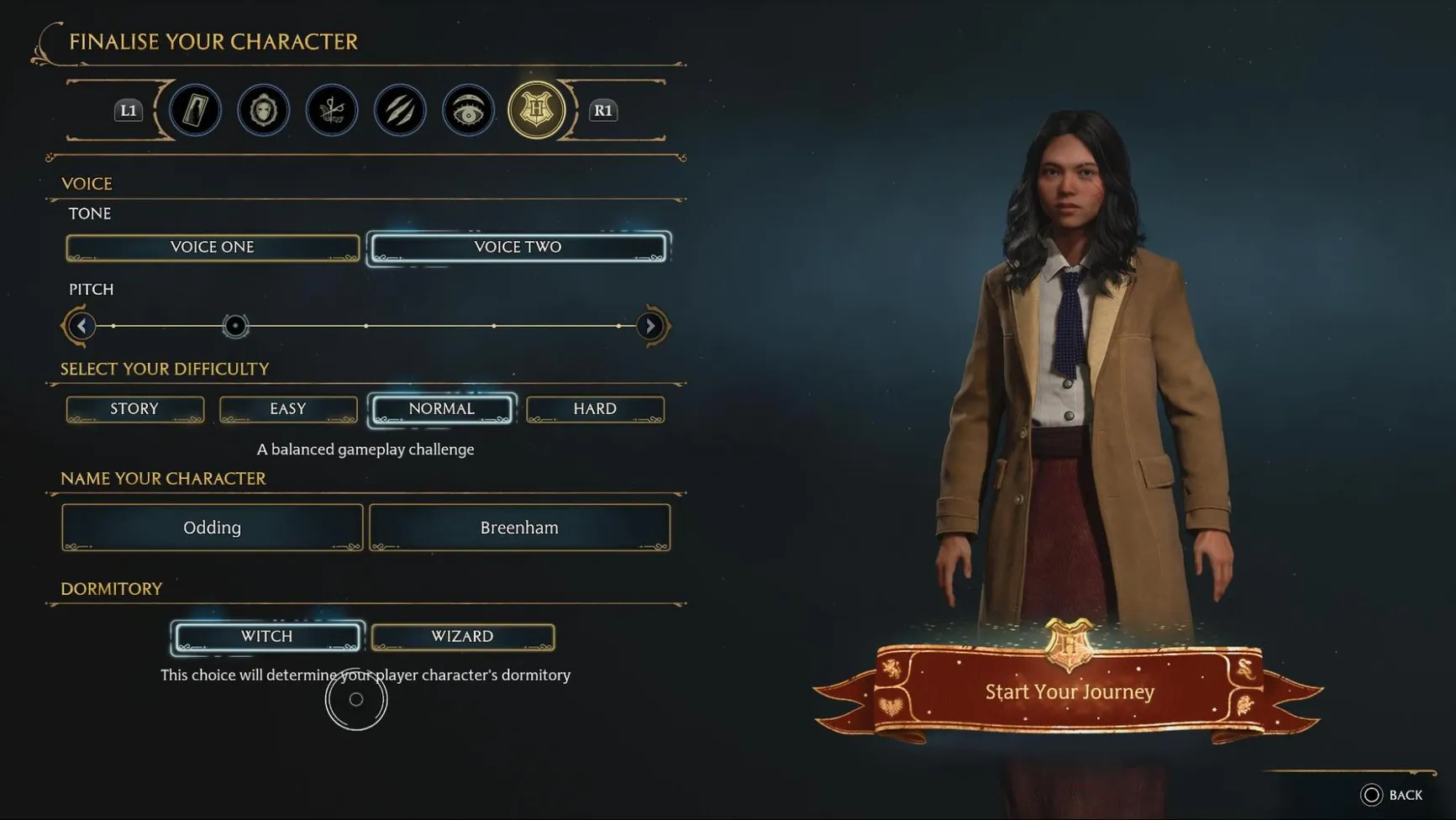Click the left pitch arrow chevron
This screenshot has width=1456, height=820.
80,325
